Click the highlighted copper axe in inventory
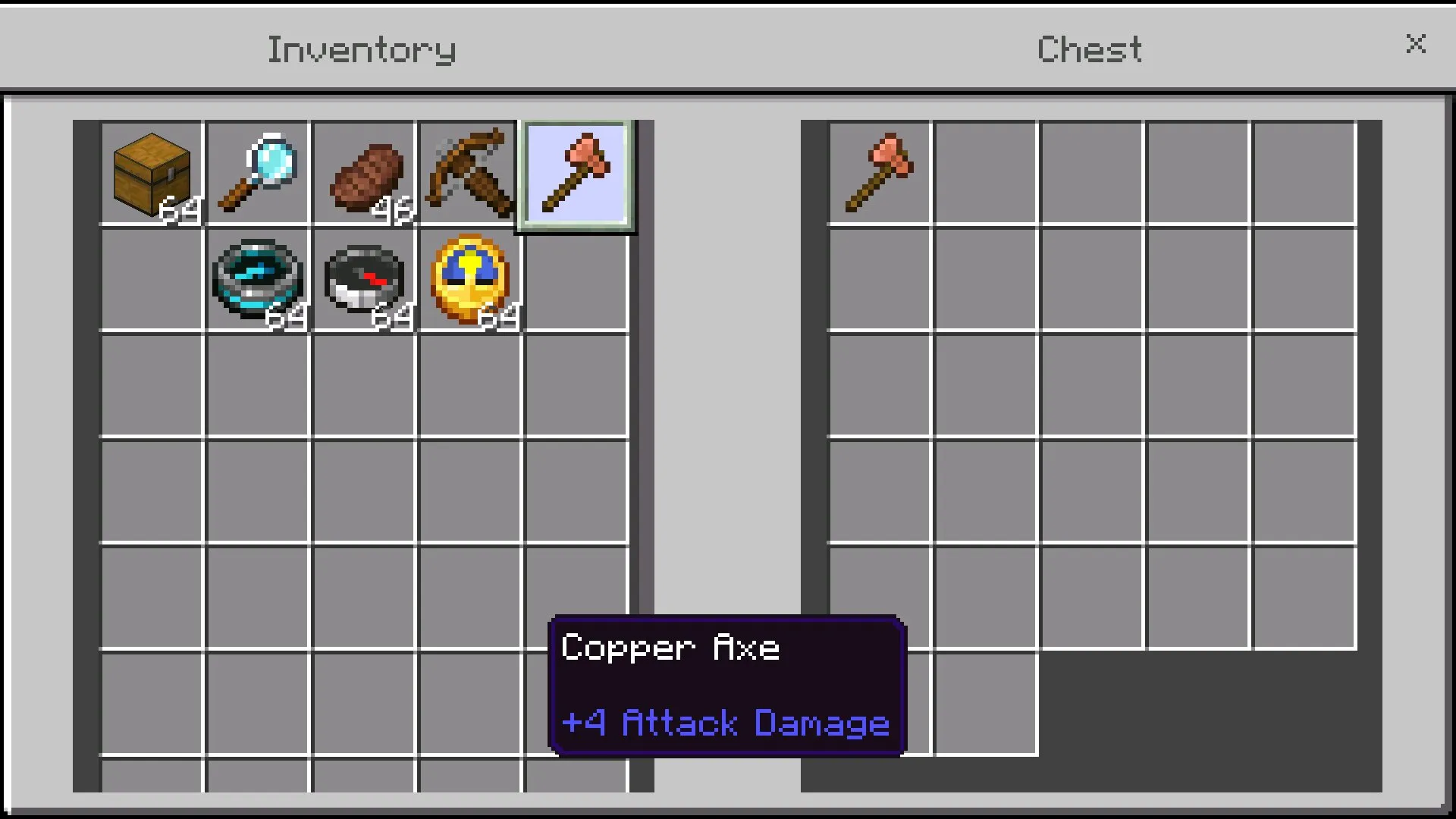Image resolution: width=1456 pixels, height=819 pixels. (576, 174)
